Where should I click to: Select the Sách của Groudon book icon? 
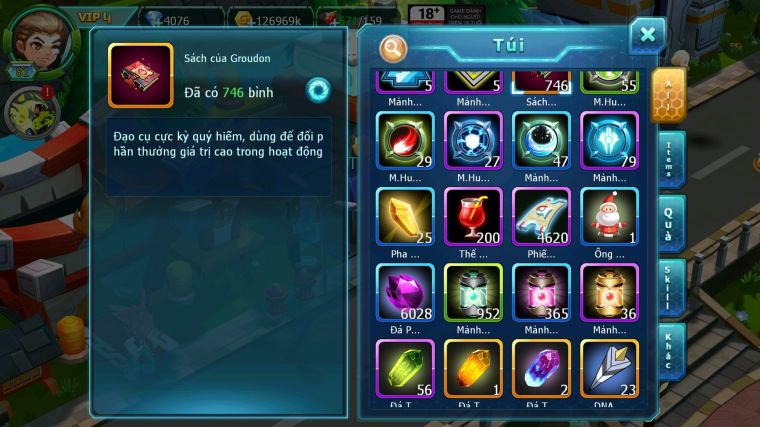pos(140,76)
